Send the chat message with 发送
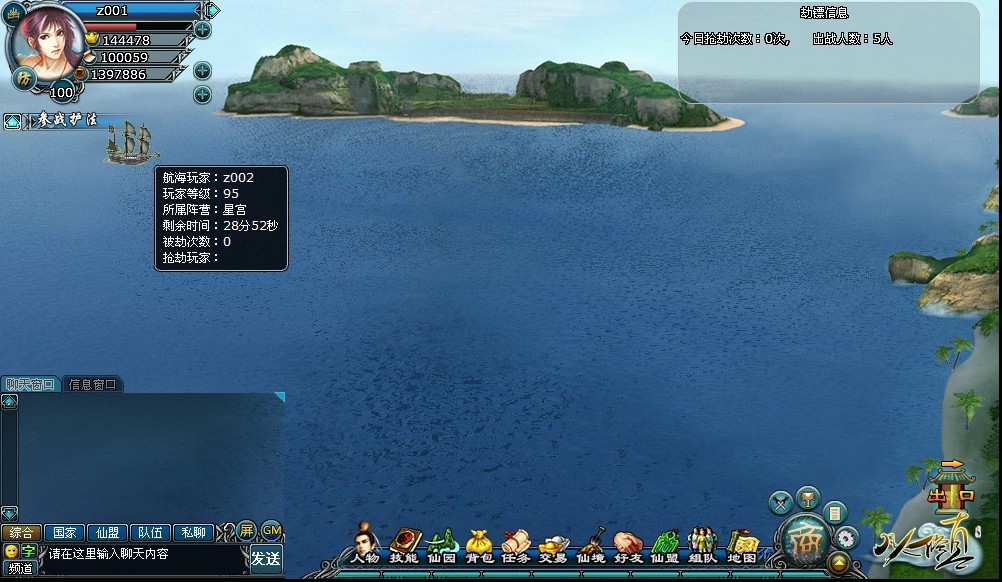Screen dimensions: 1002x582 point(265,558)
